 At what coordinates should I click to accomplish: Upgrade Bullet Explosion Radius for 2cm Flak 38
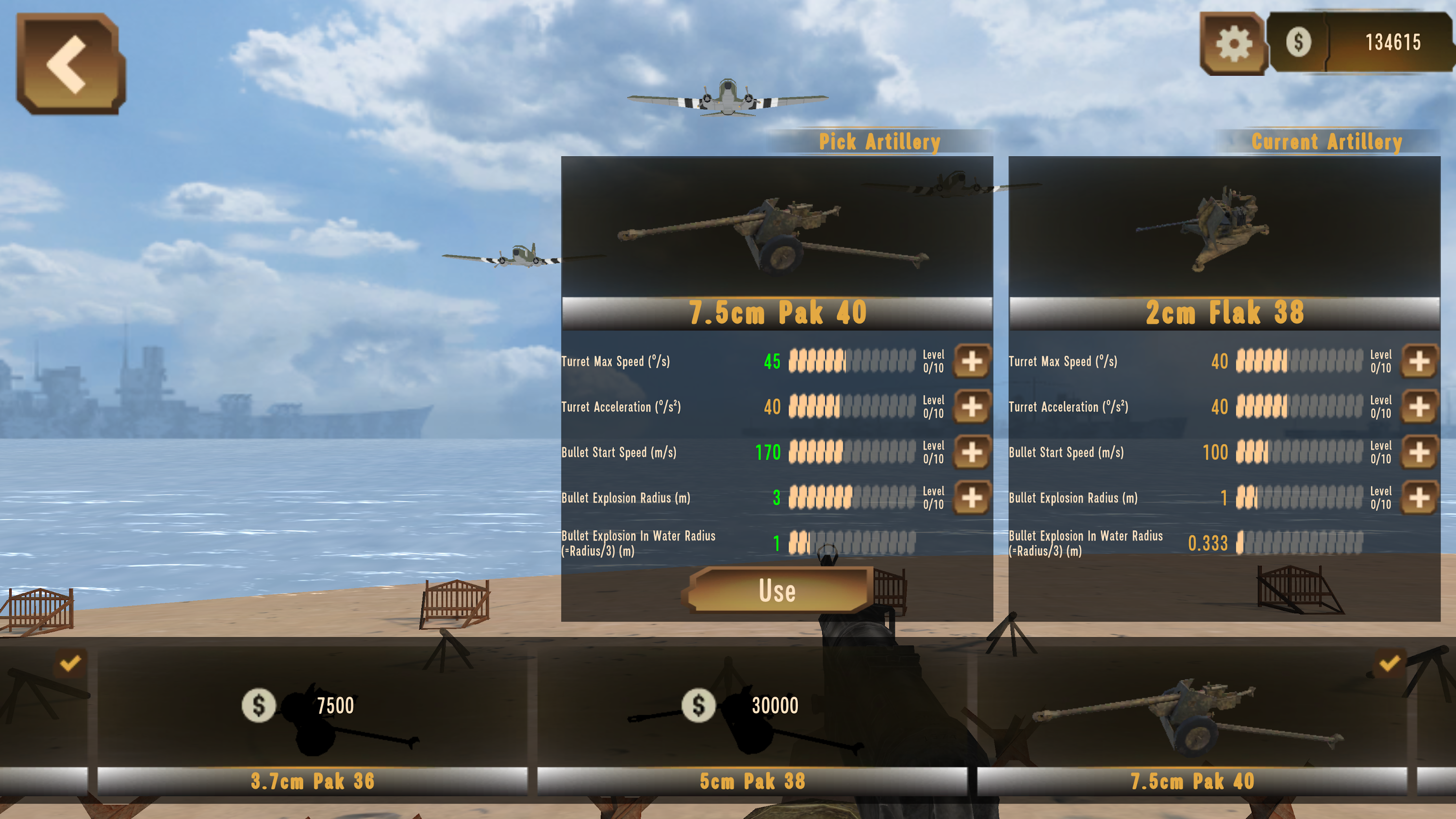(x=1419, y=497)
